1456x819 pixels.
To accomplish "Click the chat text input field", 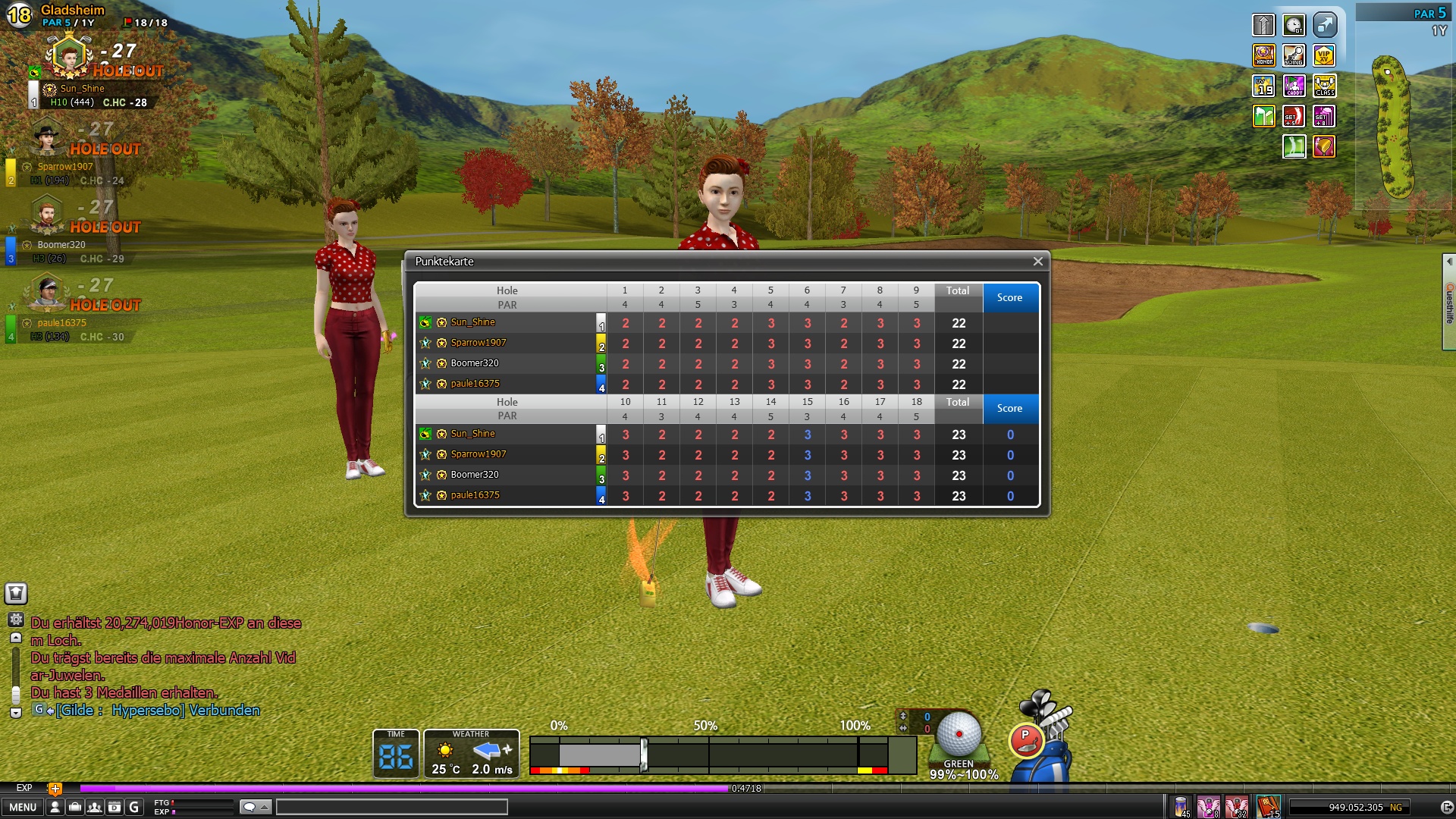I will tap(391, 807).
